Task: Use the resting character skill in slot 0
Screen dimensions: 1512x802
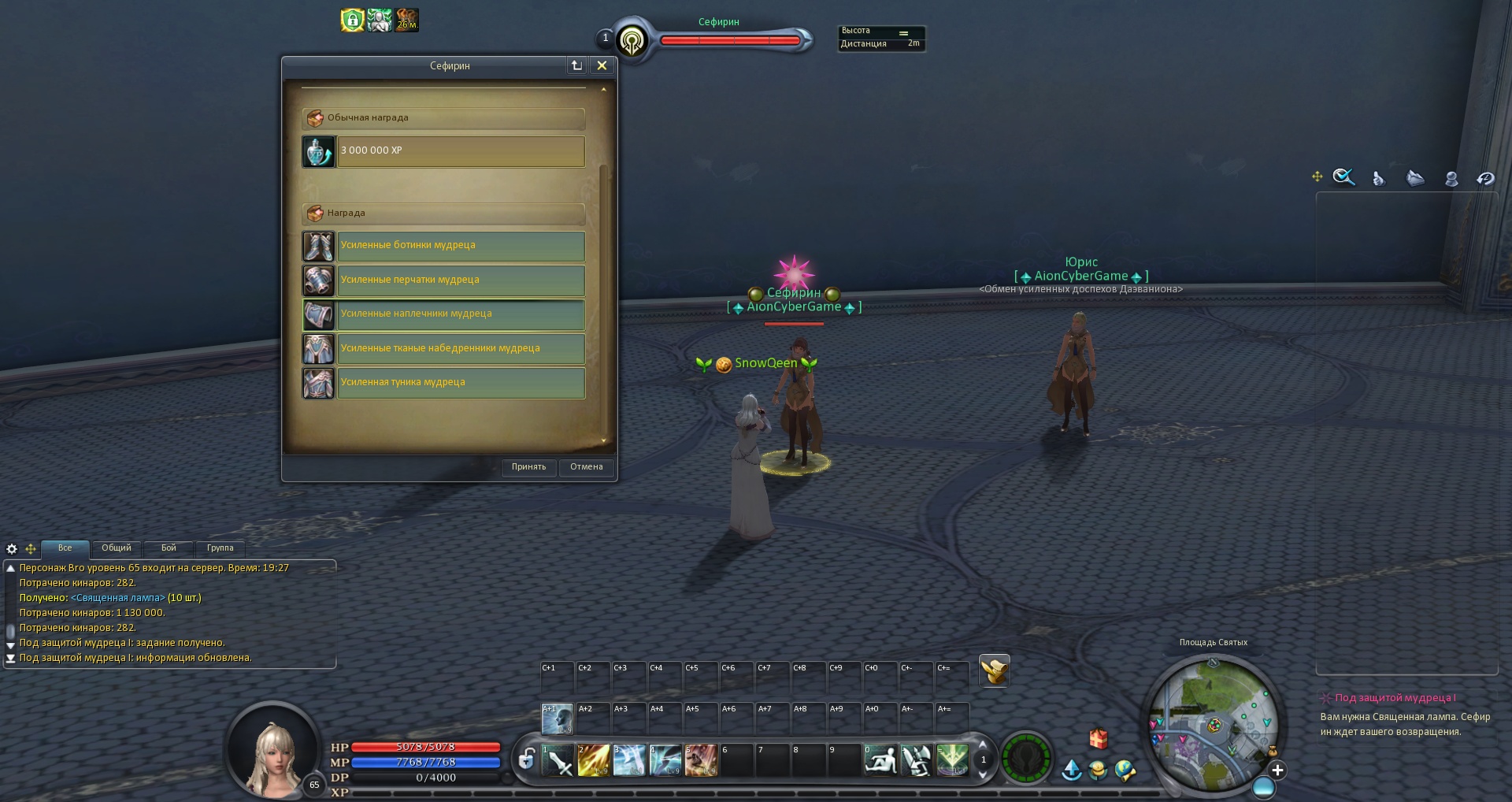Action: click(x=880, y=760)
